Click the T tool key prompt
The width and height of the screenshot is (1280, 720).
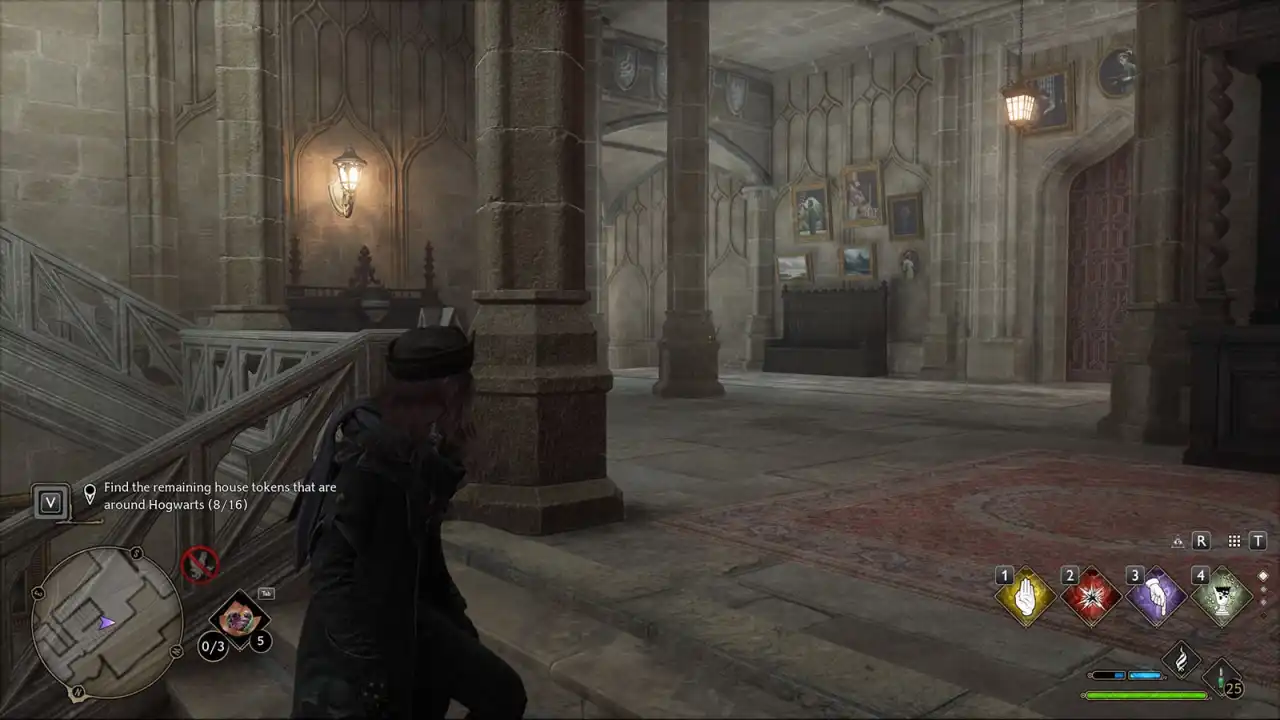pyautogui.click(x=1258, y=541)
